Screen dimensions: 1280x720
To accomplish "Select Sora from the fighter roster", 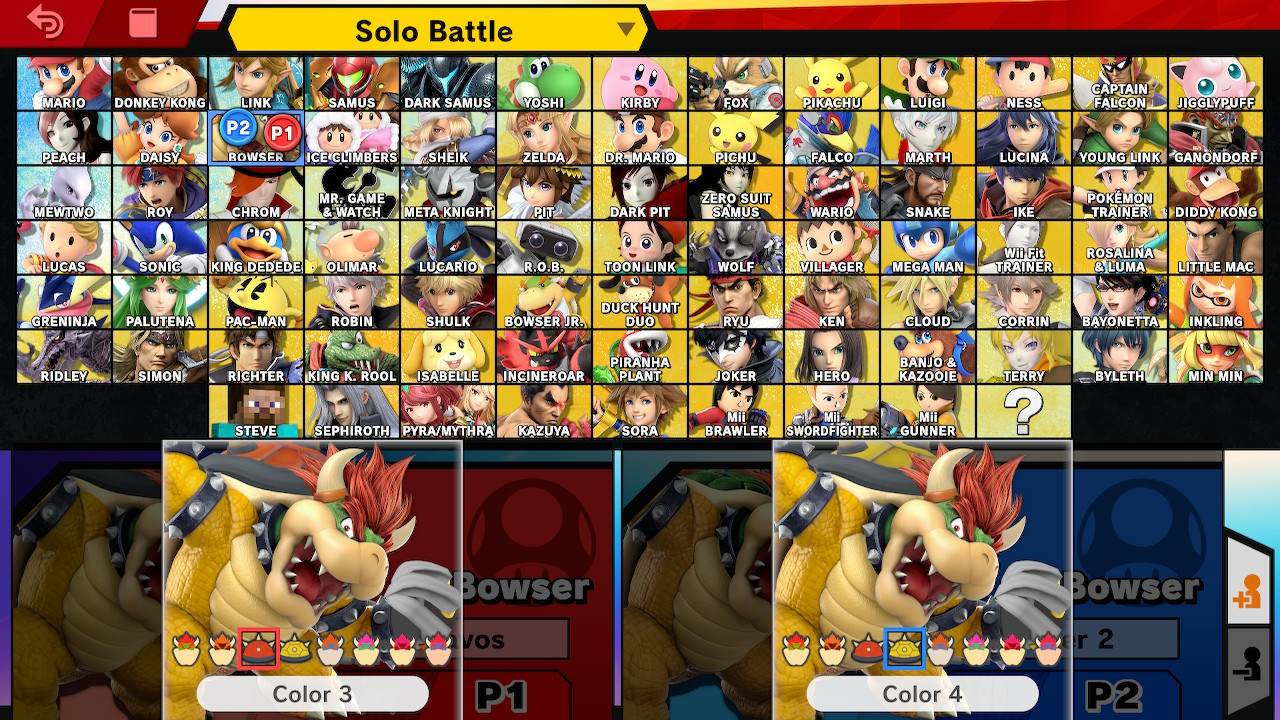I will (x=639, y=410).
